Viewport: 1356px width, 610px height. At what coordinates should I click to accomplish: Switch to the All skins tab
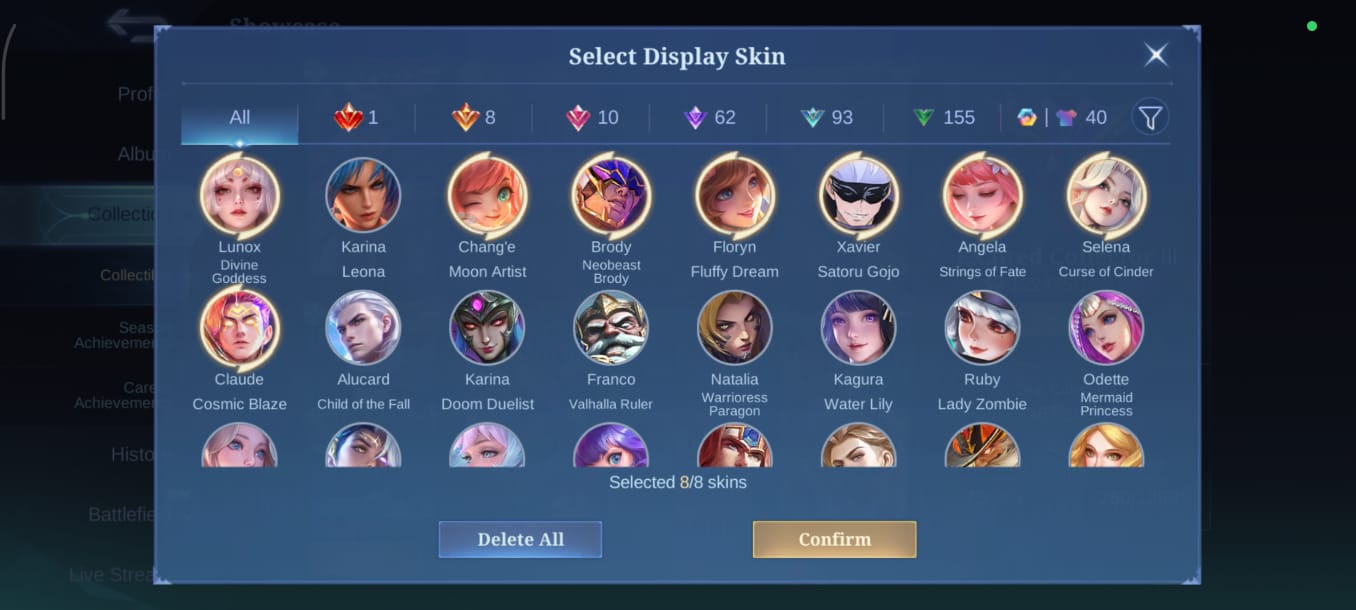(239, 118)
